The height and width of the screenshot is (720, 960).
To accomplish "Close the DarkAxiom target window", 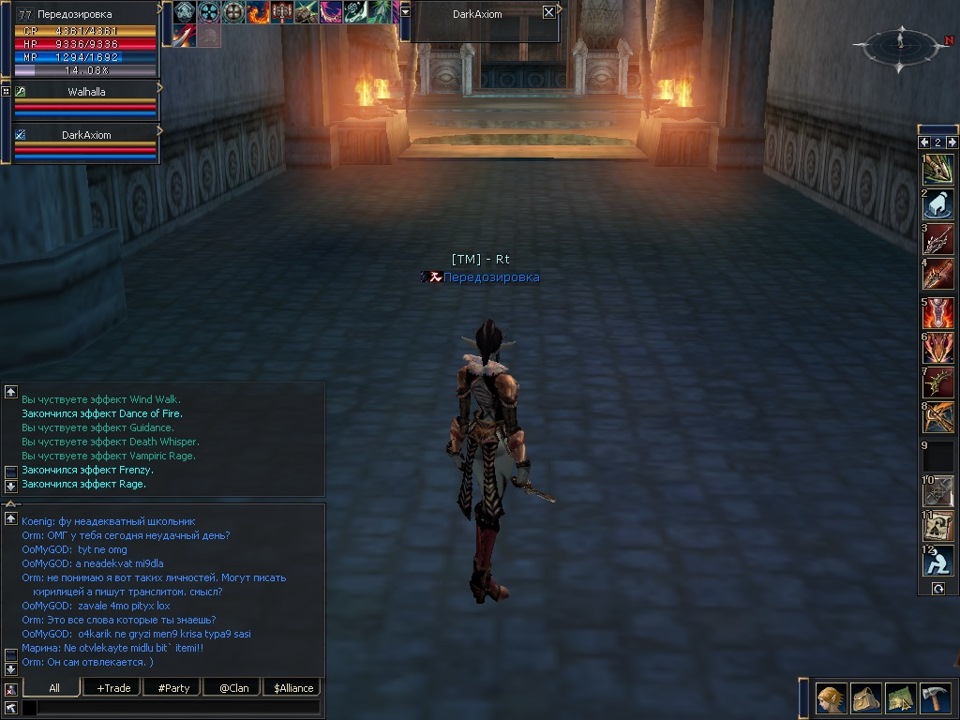I will pyautogui.click(x=548, y=13).
